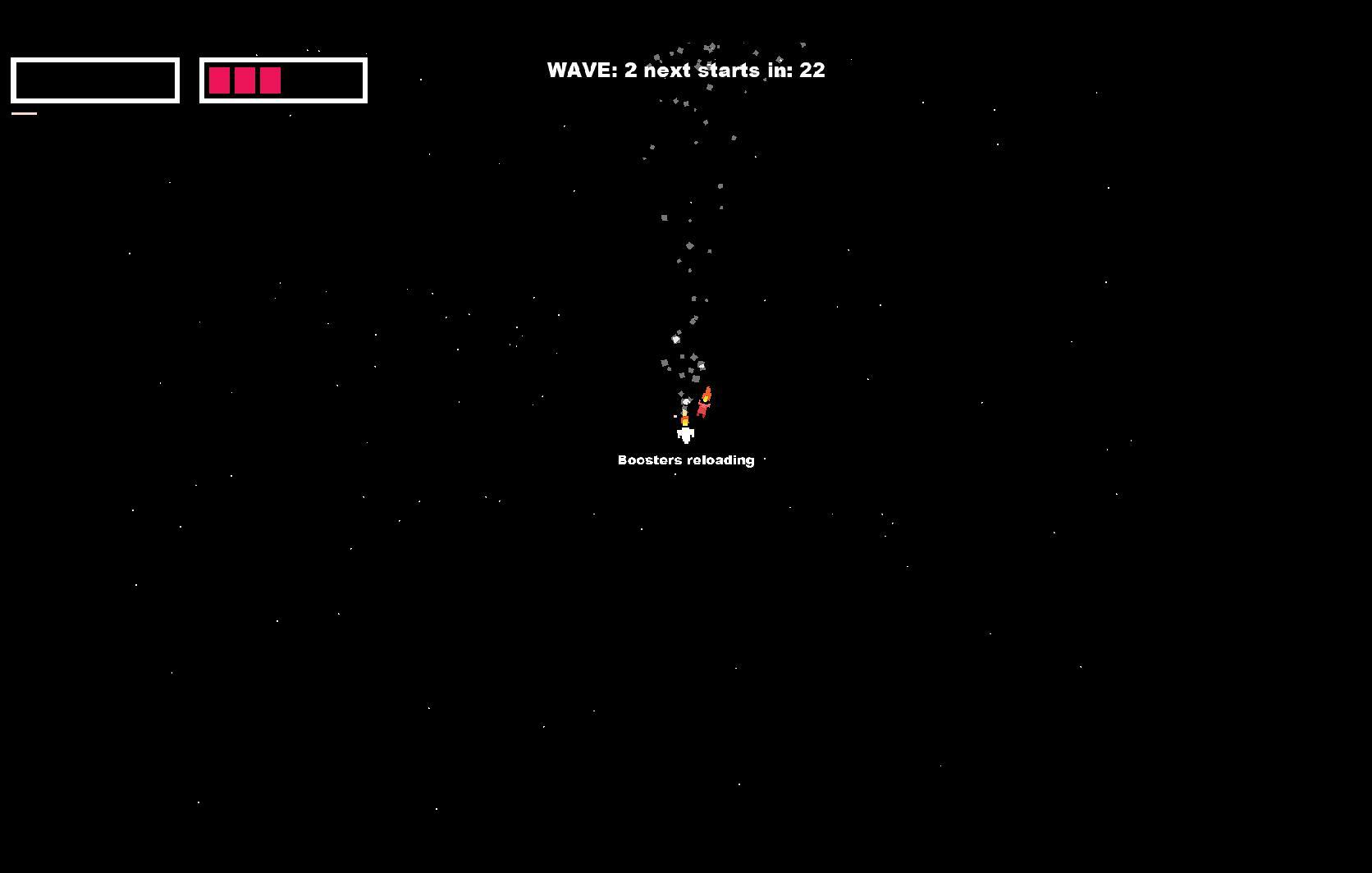Open the empty health bar panel
This screenshot has width=1372, height=873.
click(94, 80)
